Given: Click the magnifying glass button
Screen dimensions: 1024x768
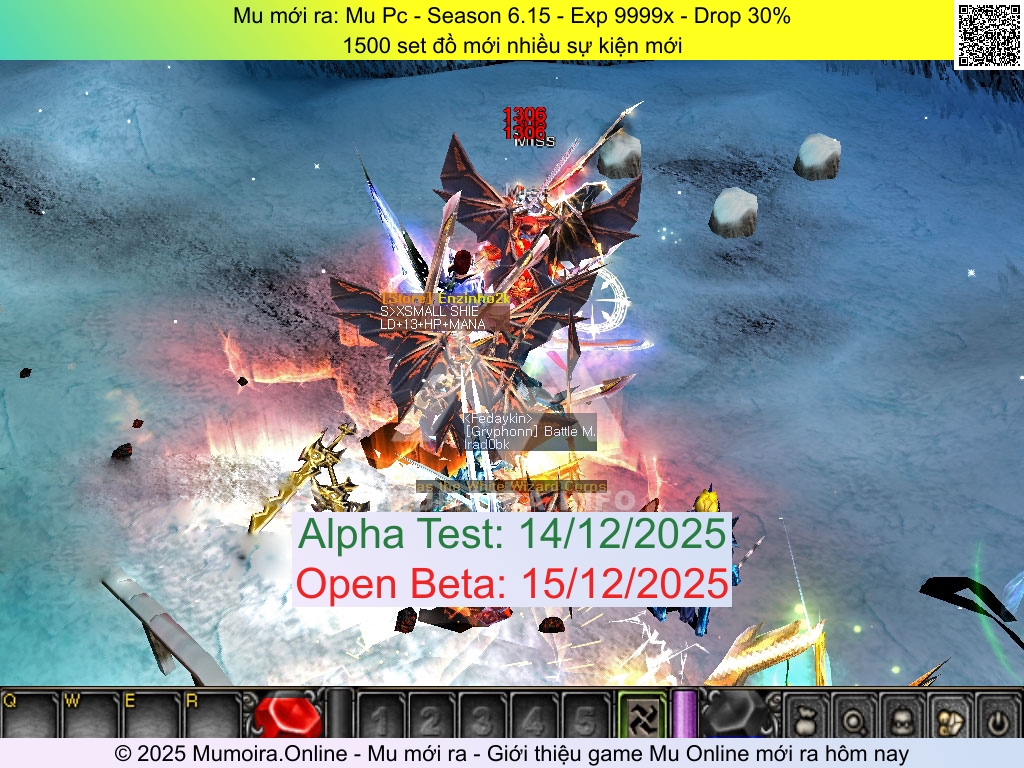Looking at the screenshot, I should click(x=855, y=717).
